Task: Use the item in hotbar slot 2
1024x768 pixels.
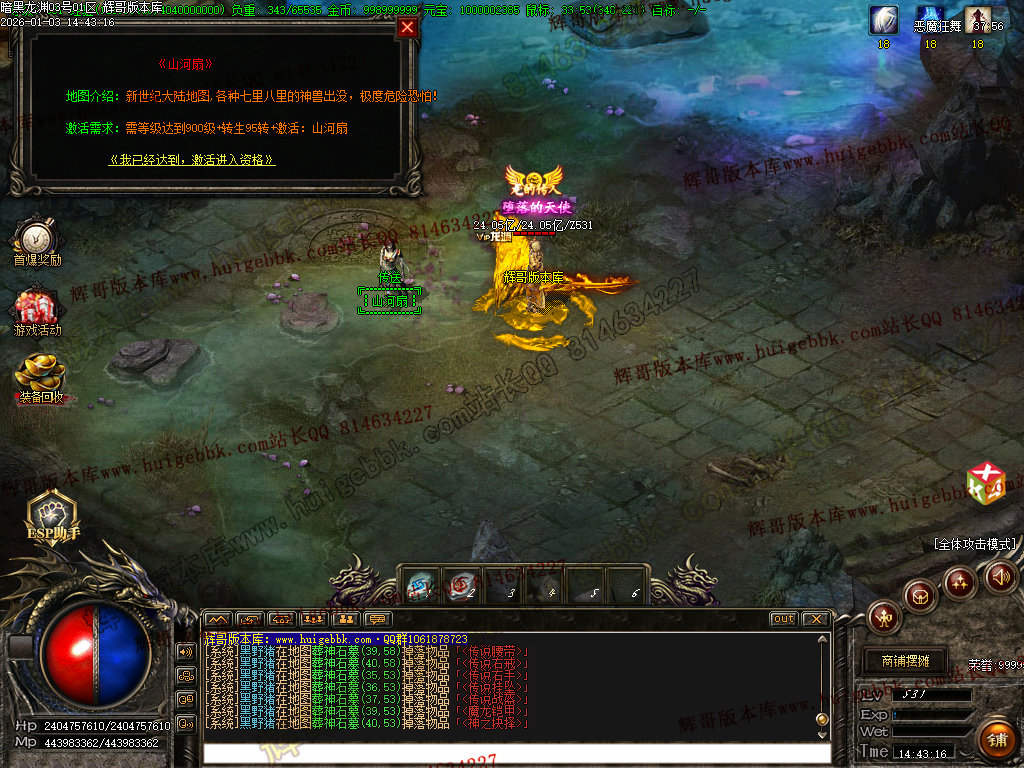Action: 462,586
